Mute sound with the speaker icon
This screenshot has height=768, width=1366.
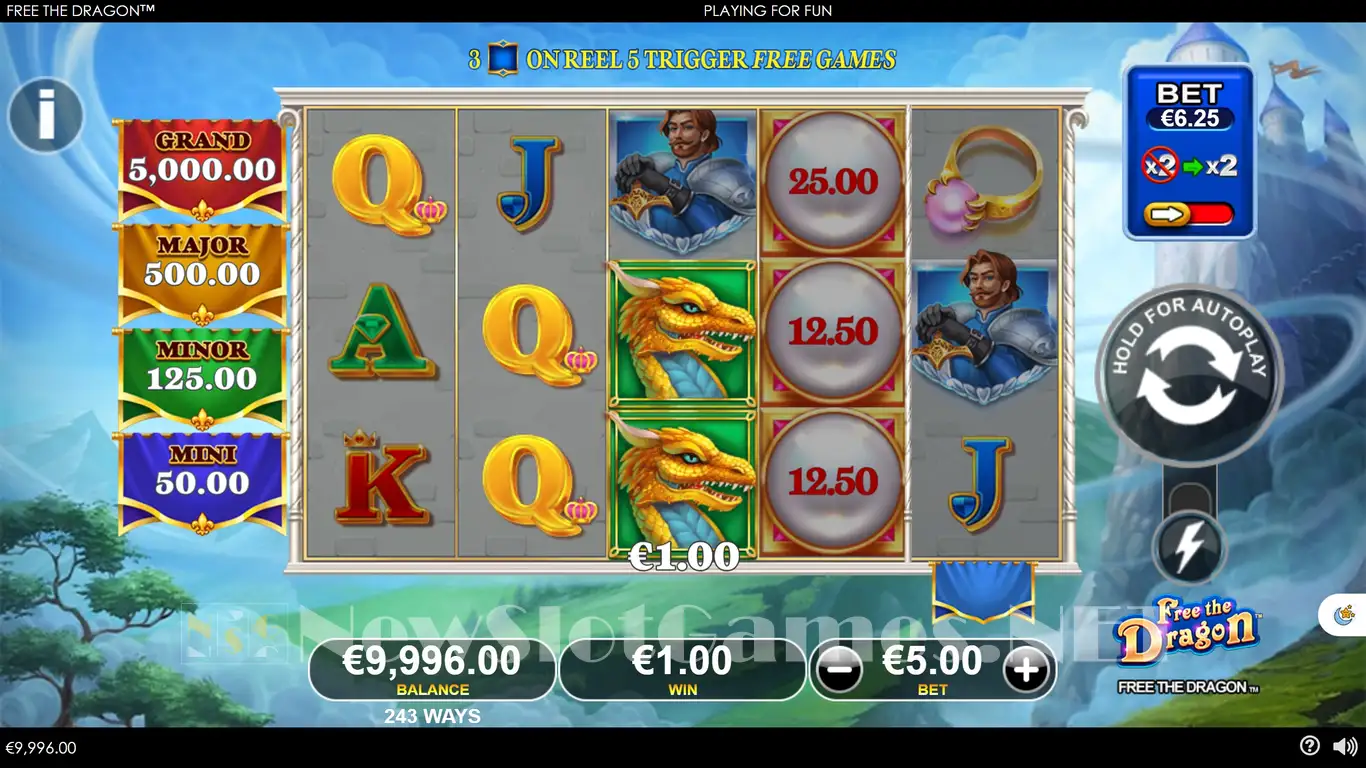point(1345,746)
